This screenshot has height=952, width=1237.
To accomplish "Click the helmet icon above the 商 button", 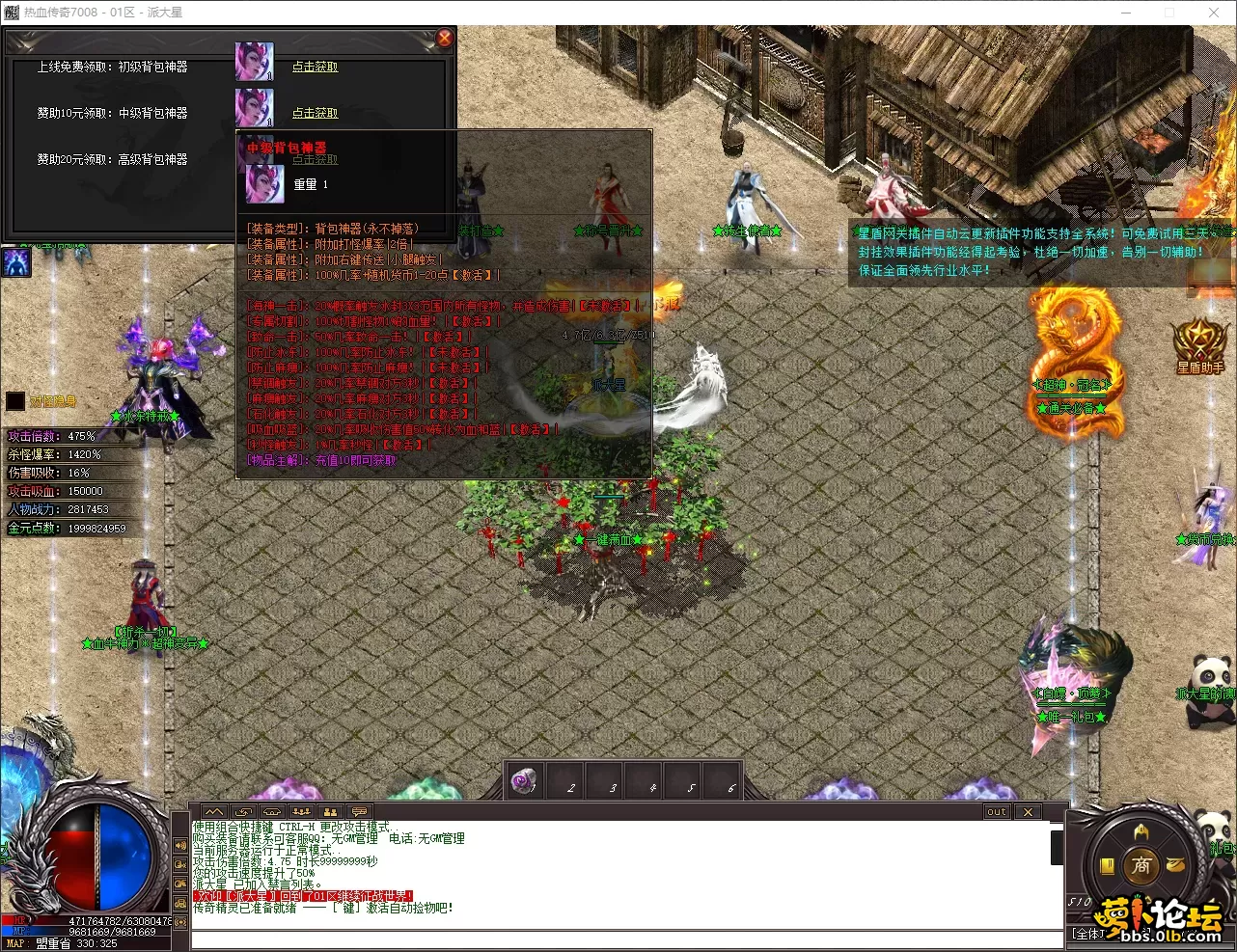I will pyautogui.click(x=1141, y=831).
